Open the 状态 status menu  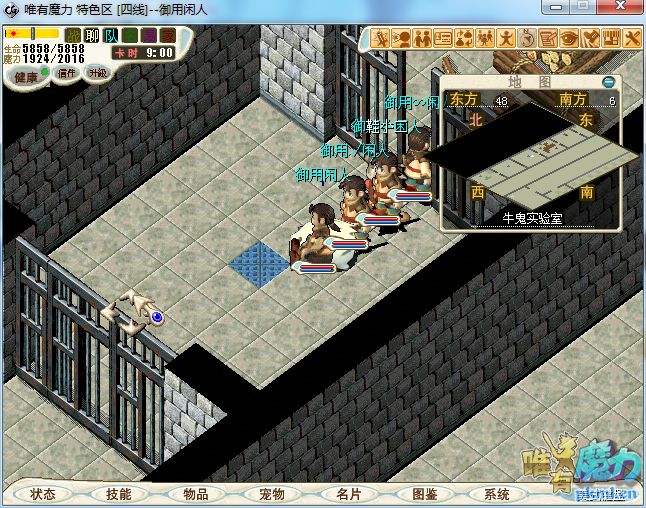point(43,494)
